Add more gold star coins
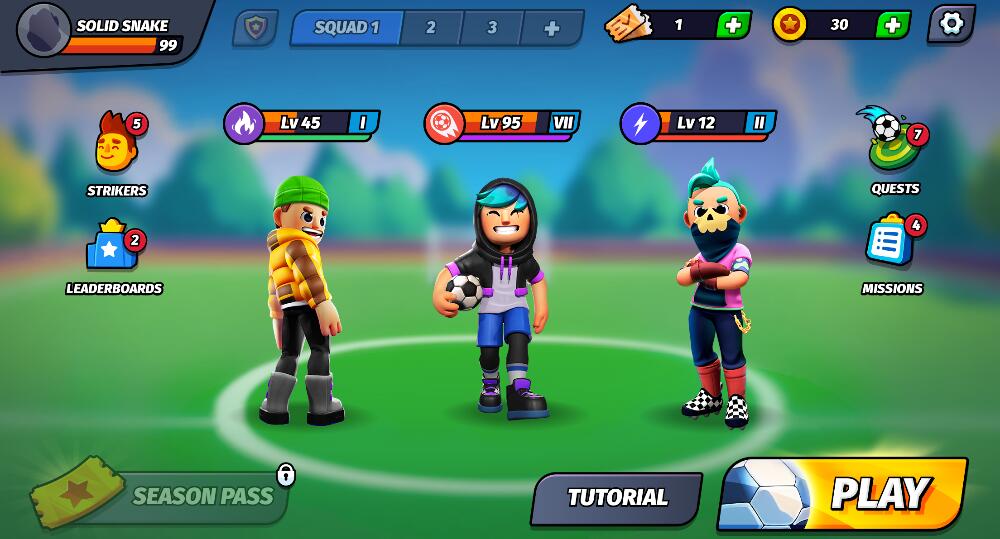 [x=892, y=25]
